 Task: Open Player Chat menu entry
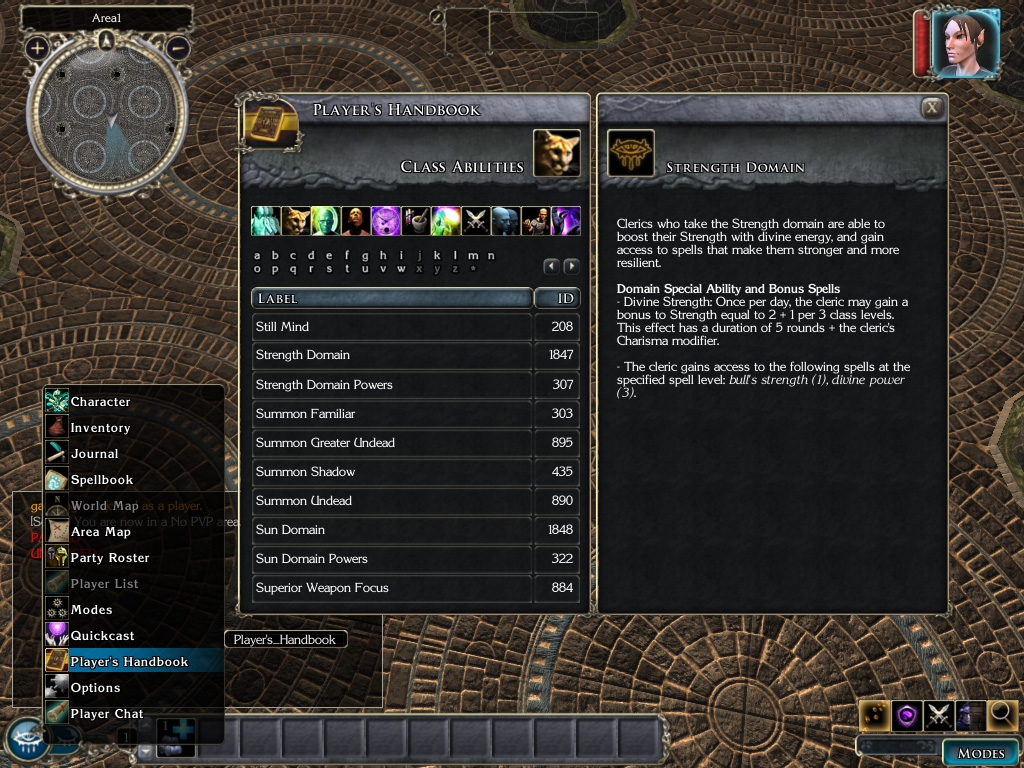pyautogui.click(x=107, y=714)
